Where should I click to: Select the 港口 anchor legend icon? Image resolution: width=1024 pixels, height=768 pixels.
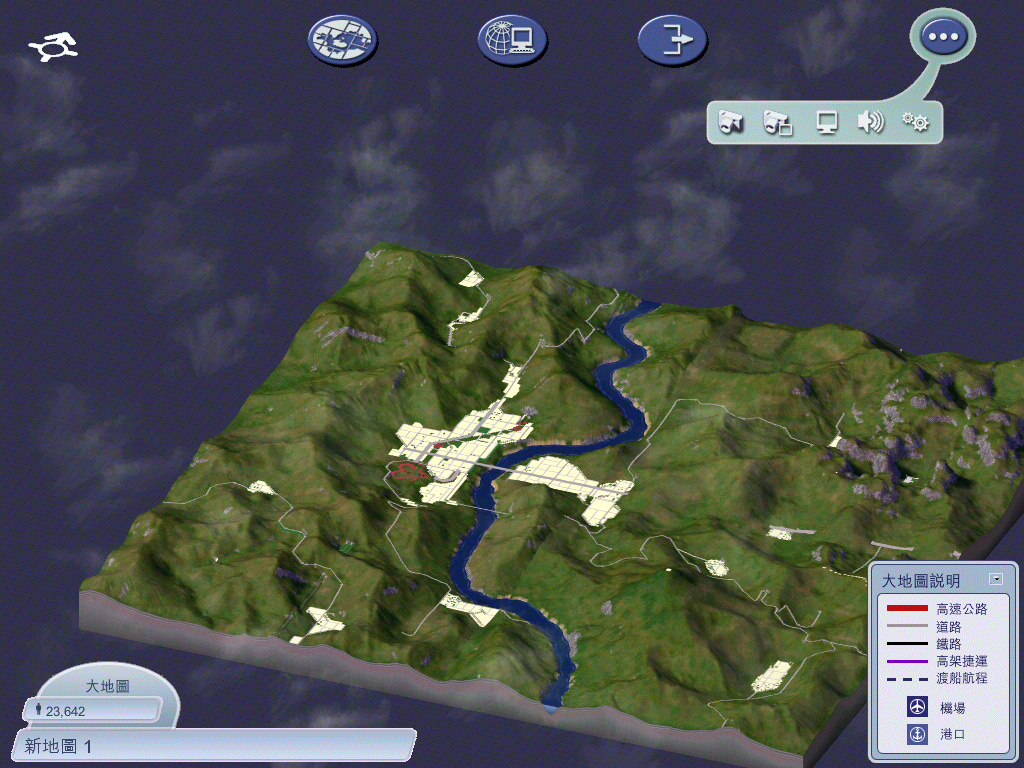pos(917,735)
